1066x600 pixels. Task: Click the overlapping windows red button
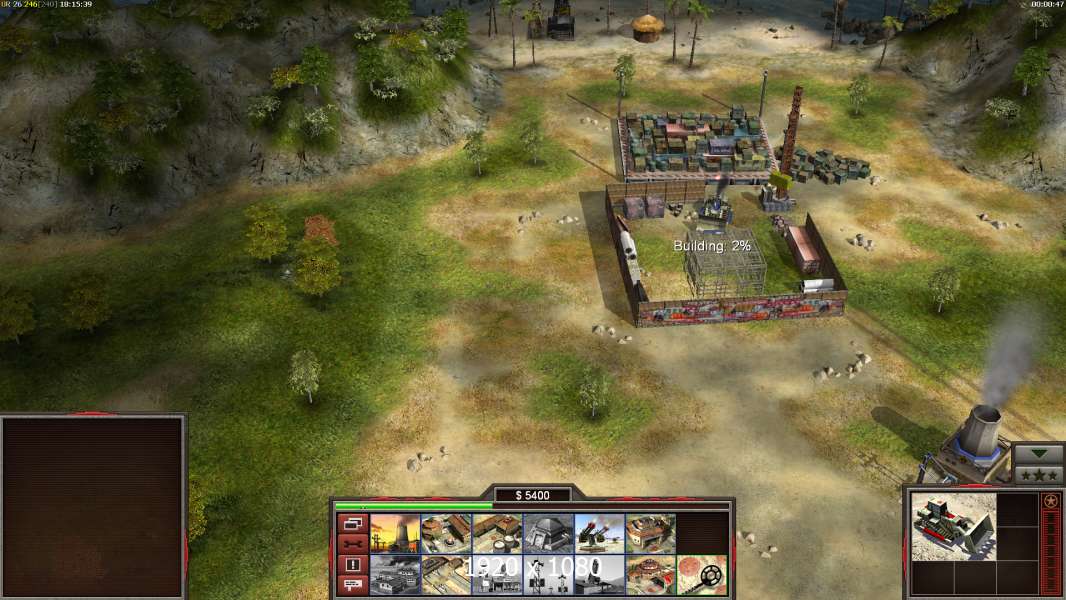(352, 522)
